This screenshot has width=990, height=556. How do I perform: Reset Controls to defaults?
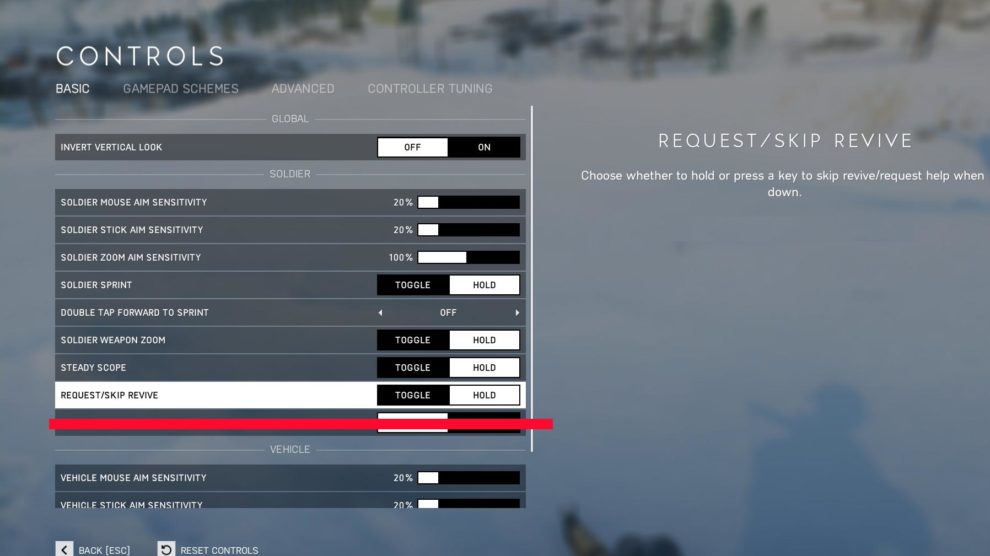point(209,550)
